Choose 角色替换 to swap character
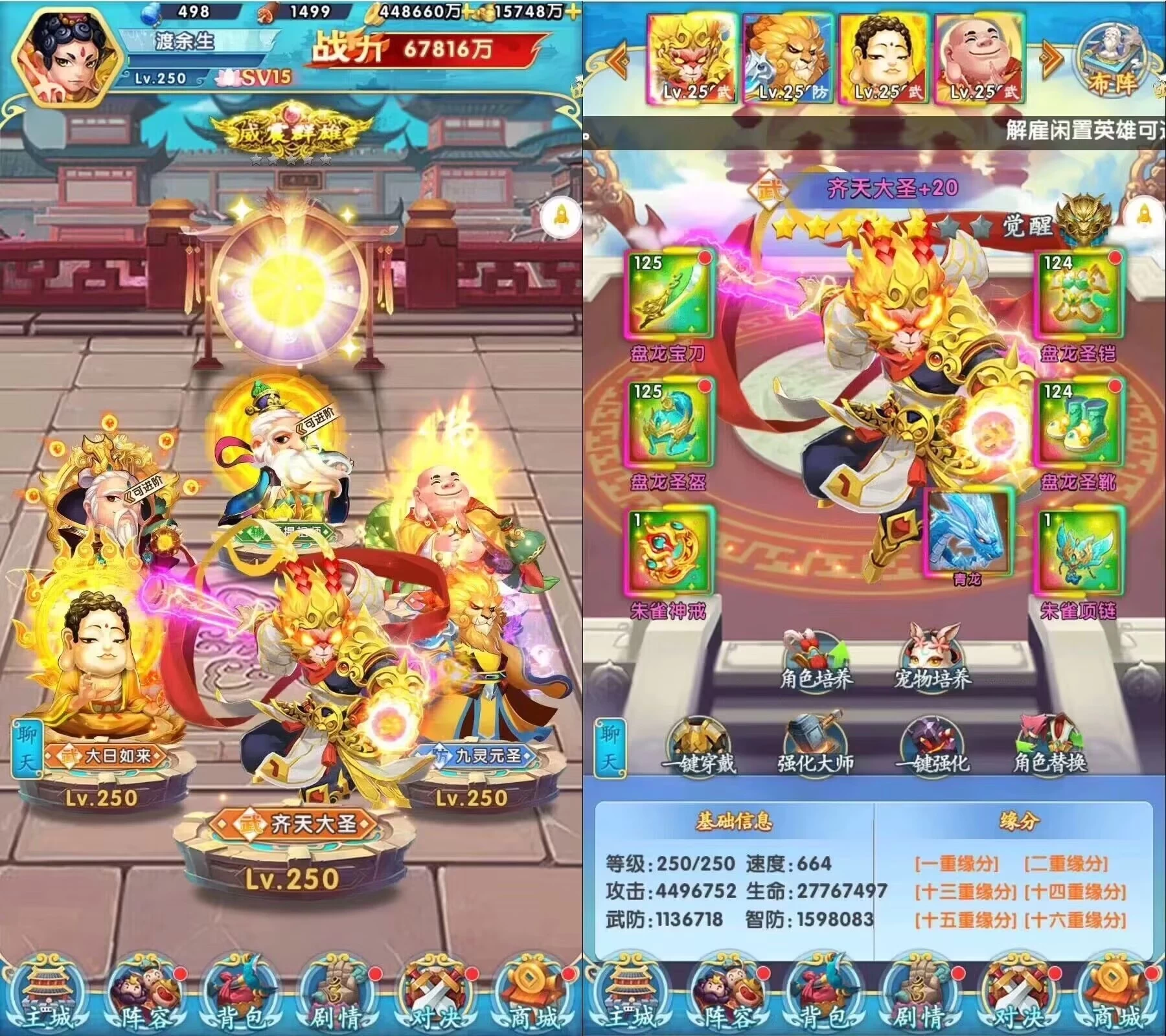This screenshot has height=1036, width=1166. pos(1049,745)
